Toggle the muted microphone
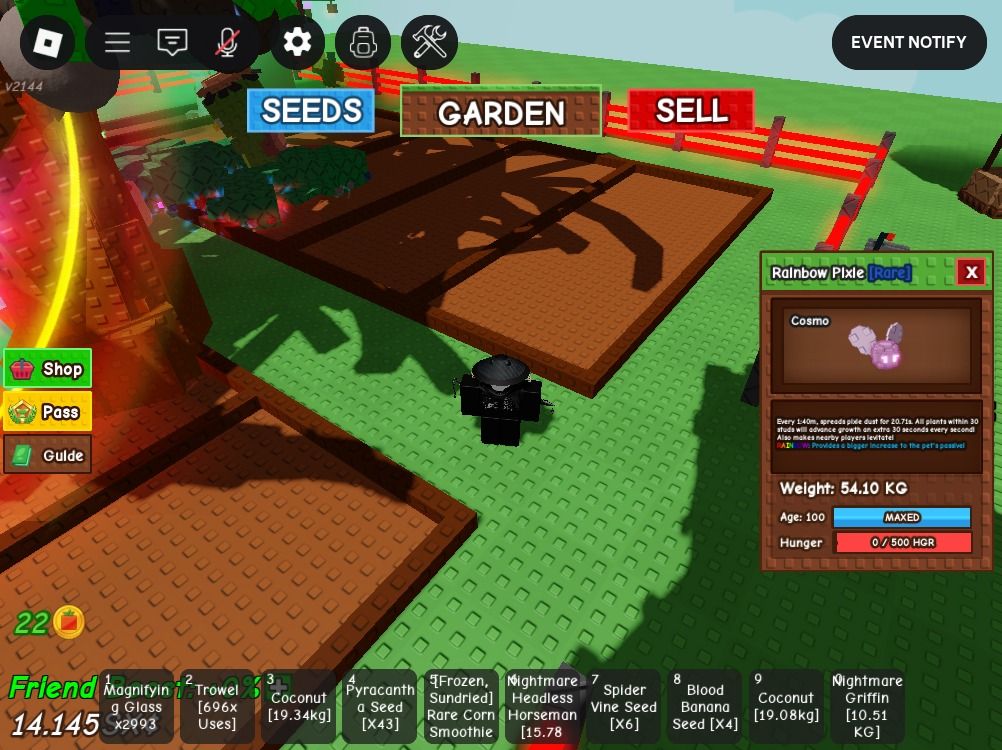The height and width of the screenshot is (750, 1002). (228, 42)
